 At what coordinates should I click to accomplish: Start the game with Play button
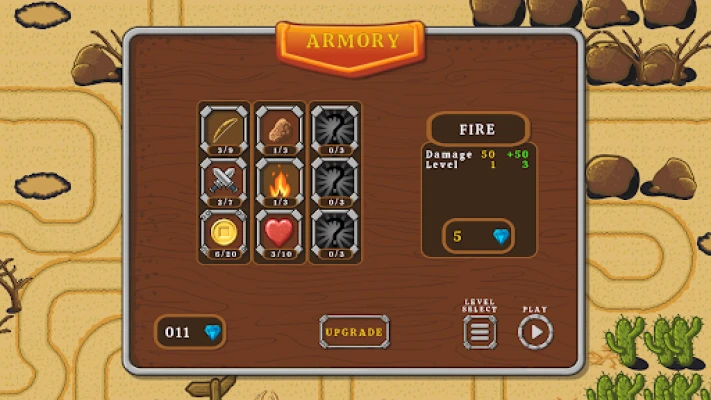[x=535, y=332]
